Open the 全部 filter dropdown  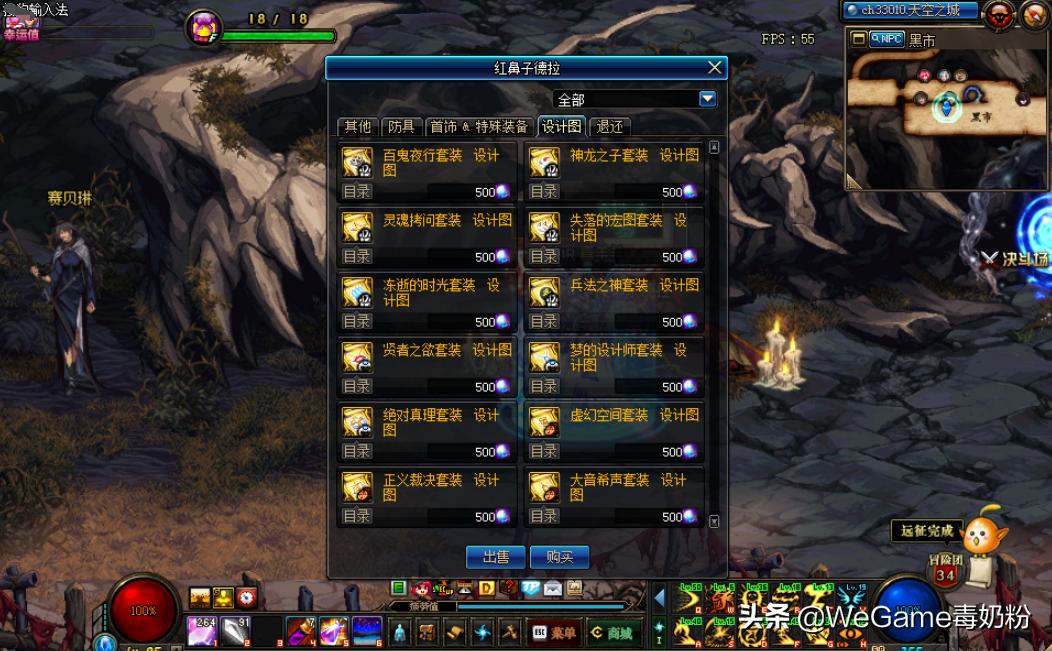[x=707, y=99]
